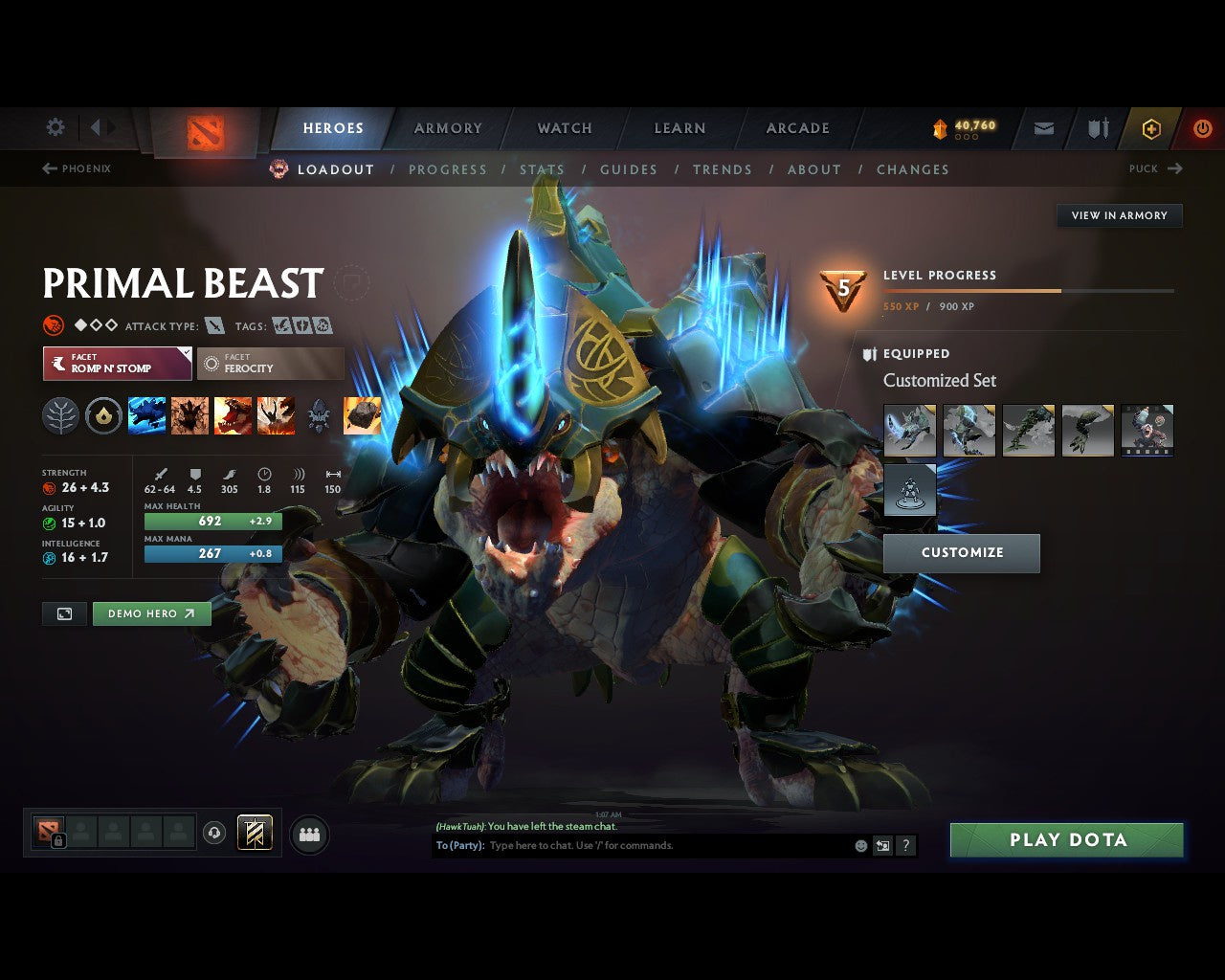The height and width of the screenshot is (980, 1225).
Task: Navigate to next hero Puck
Action: click(x=1155, y=168)
